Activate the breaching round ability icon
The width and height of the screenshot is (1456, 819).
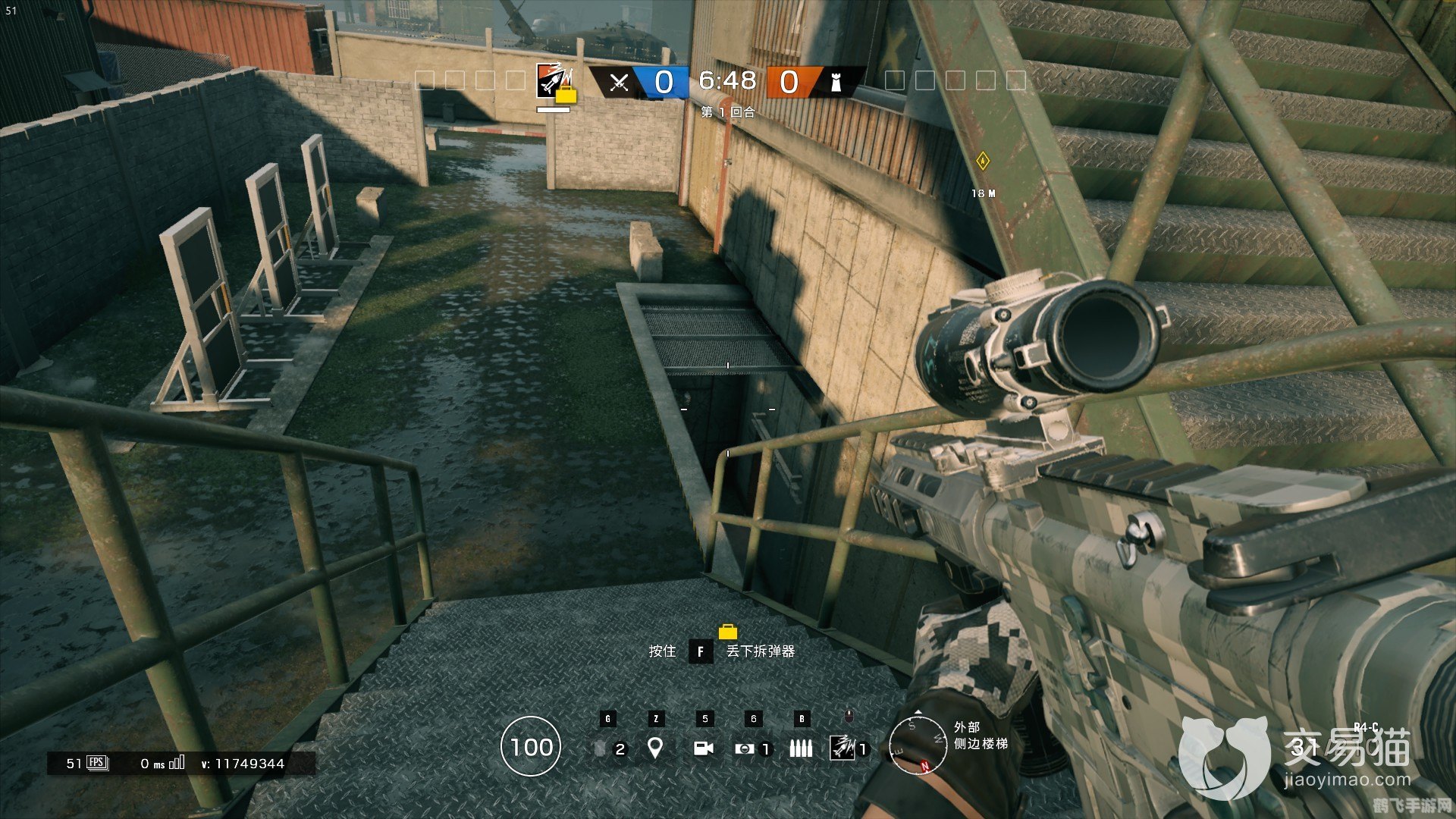(x=842, y=748)
